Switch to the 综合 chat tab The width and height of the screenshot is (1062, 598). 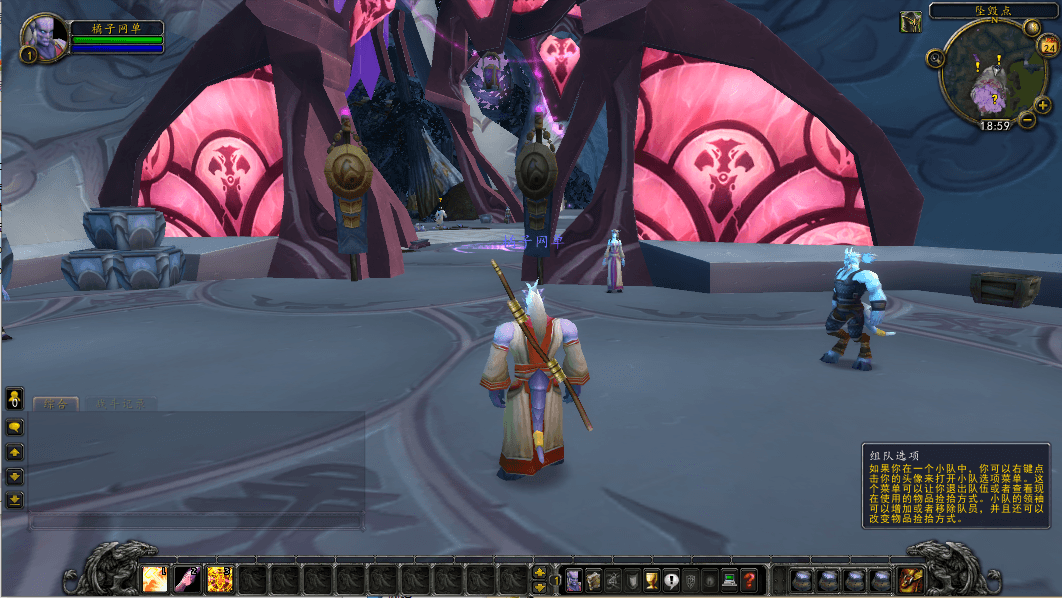[55, 404]
